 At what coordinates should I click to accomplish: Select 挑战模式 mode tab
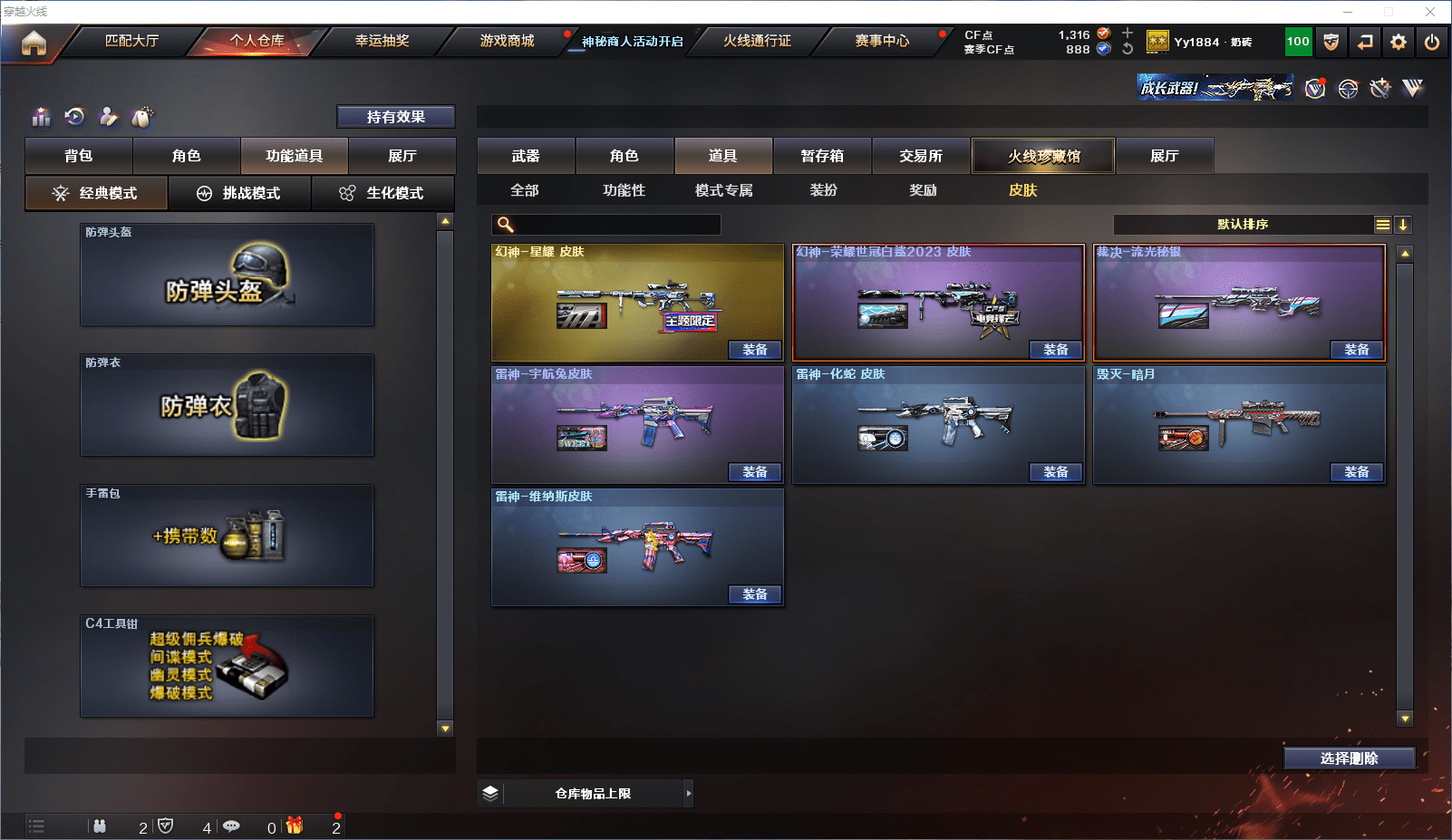click(240, 193)
